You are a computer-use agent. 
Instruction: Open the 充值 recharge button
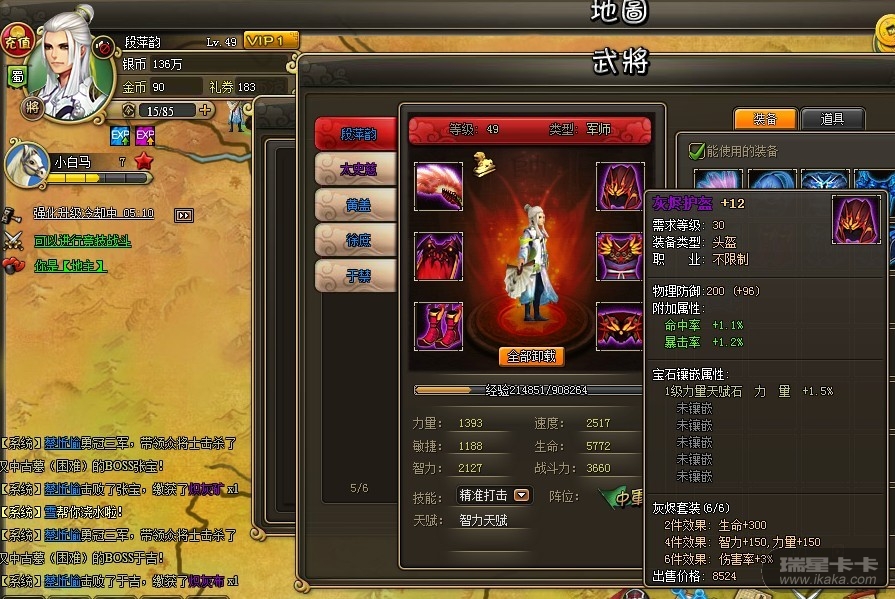[x=17, y=41]
